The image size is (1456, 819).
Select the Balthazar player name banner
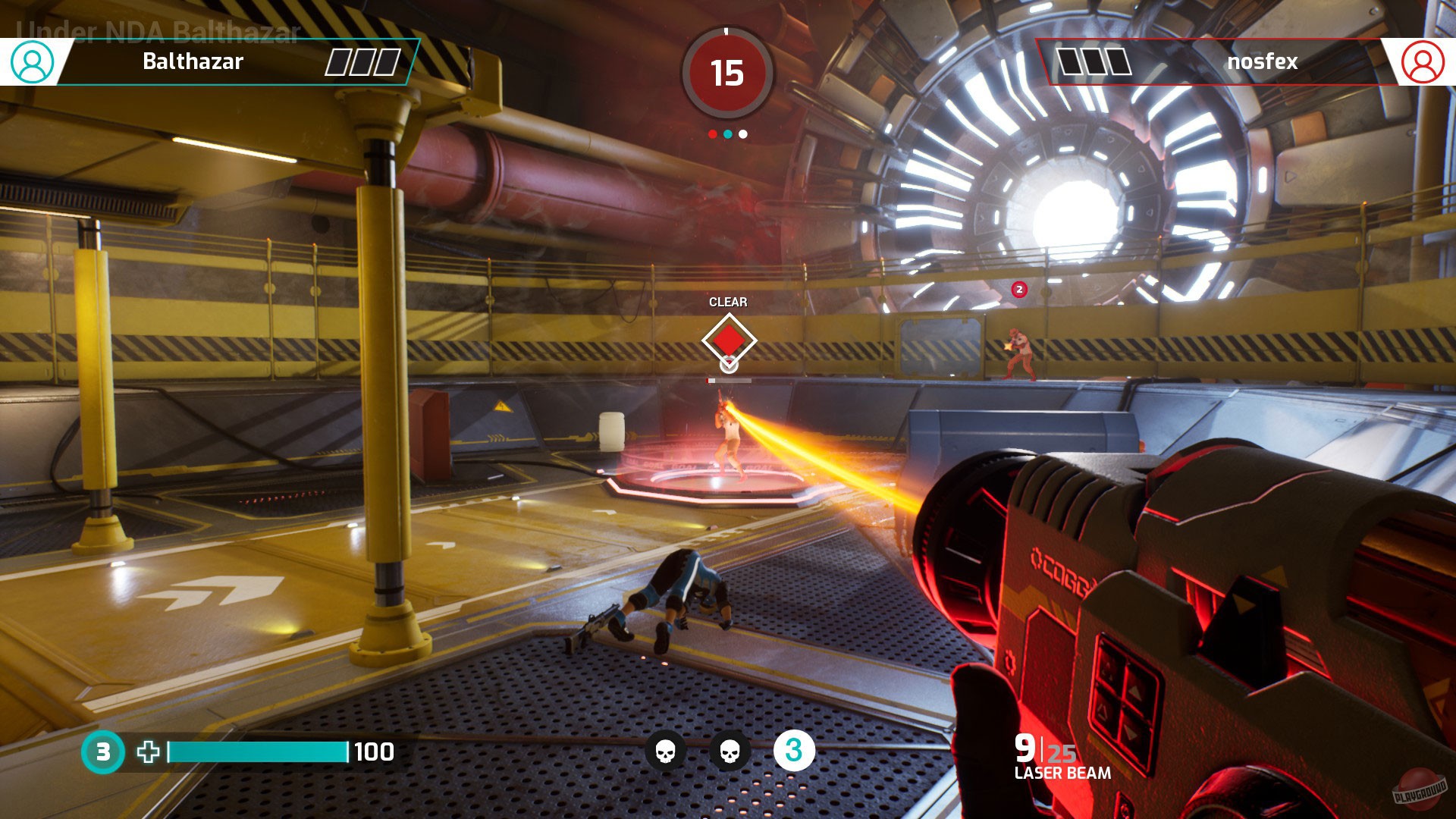(193, 61)
